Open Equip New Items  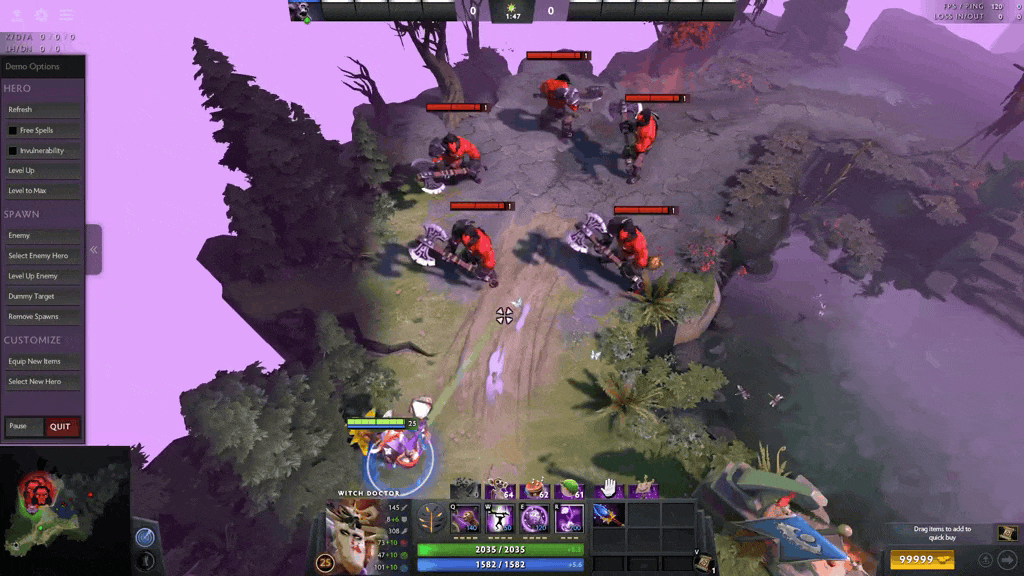click(42, 362)
